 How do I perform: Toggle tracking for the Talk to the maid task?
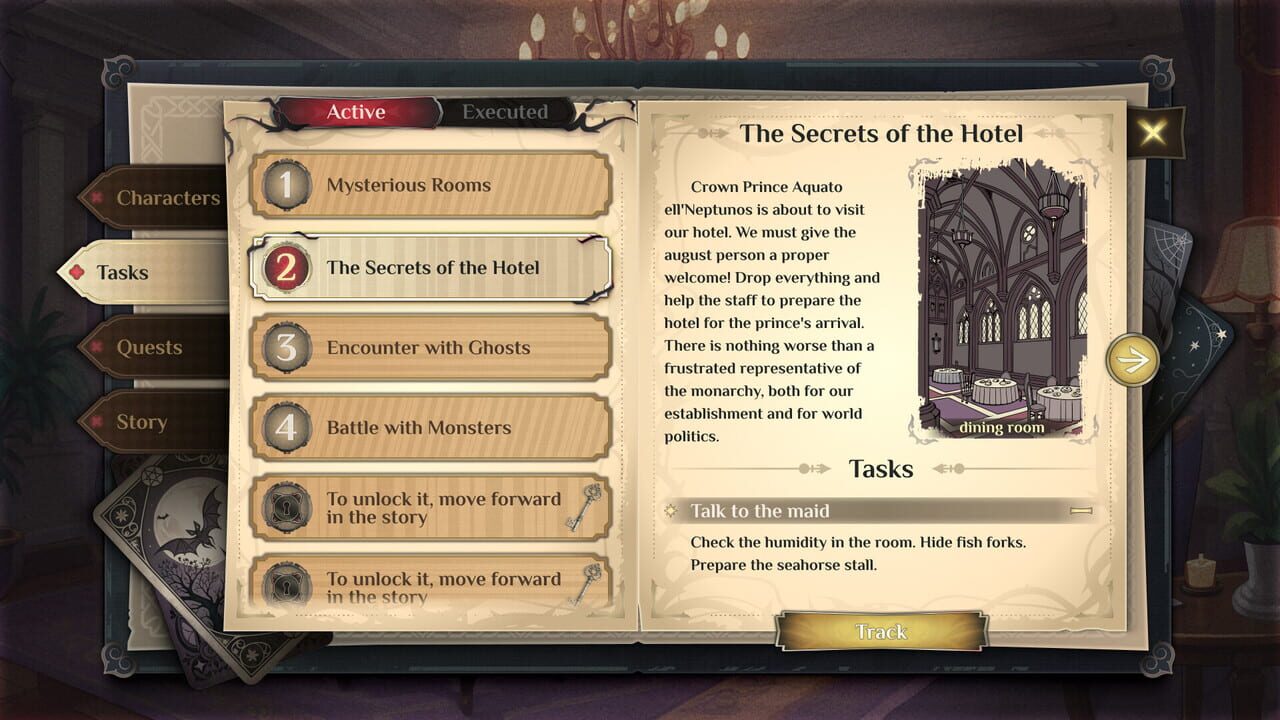882,632
